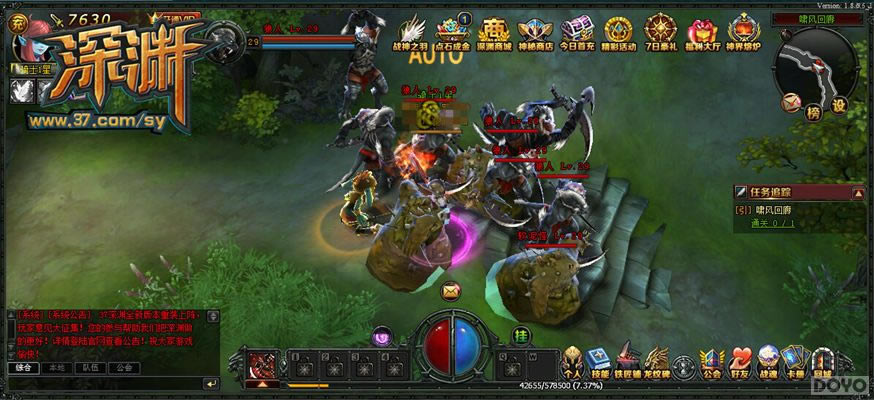This screenshot has width=874, height=400.
Task: Open the 公会 guild menu
Action: tap(711, 362)
